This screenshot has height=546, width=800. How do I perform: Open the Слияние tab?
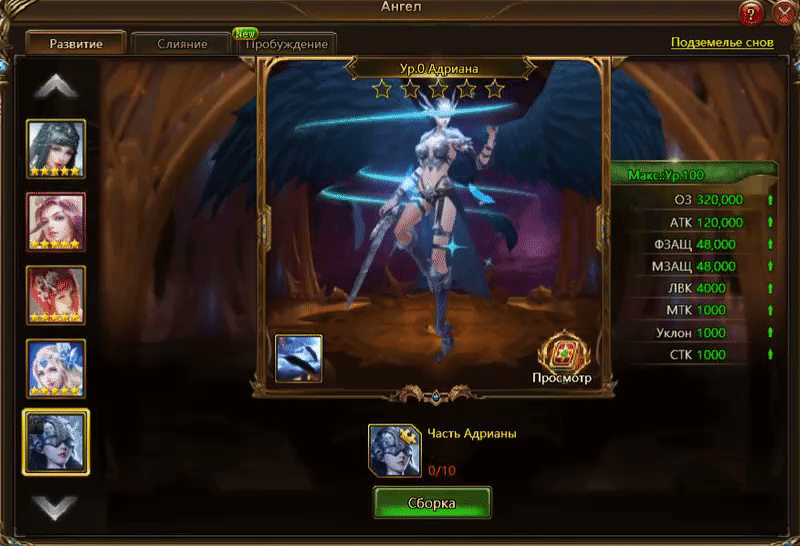pyautogui.click(x=182, y=44)
